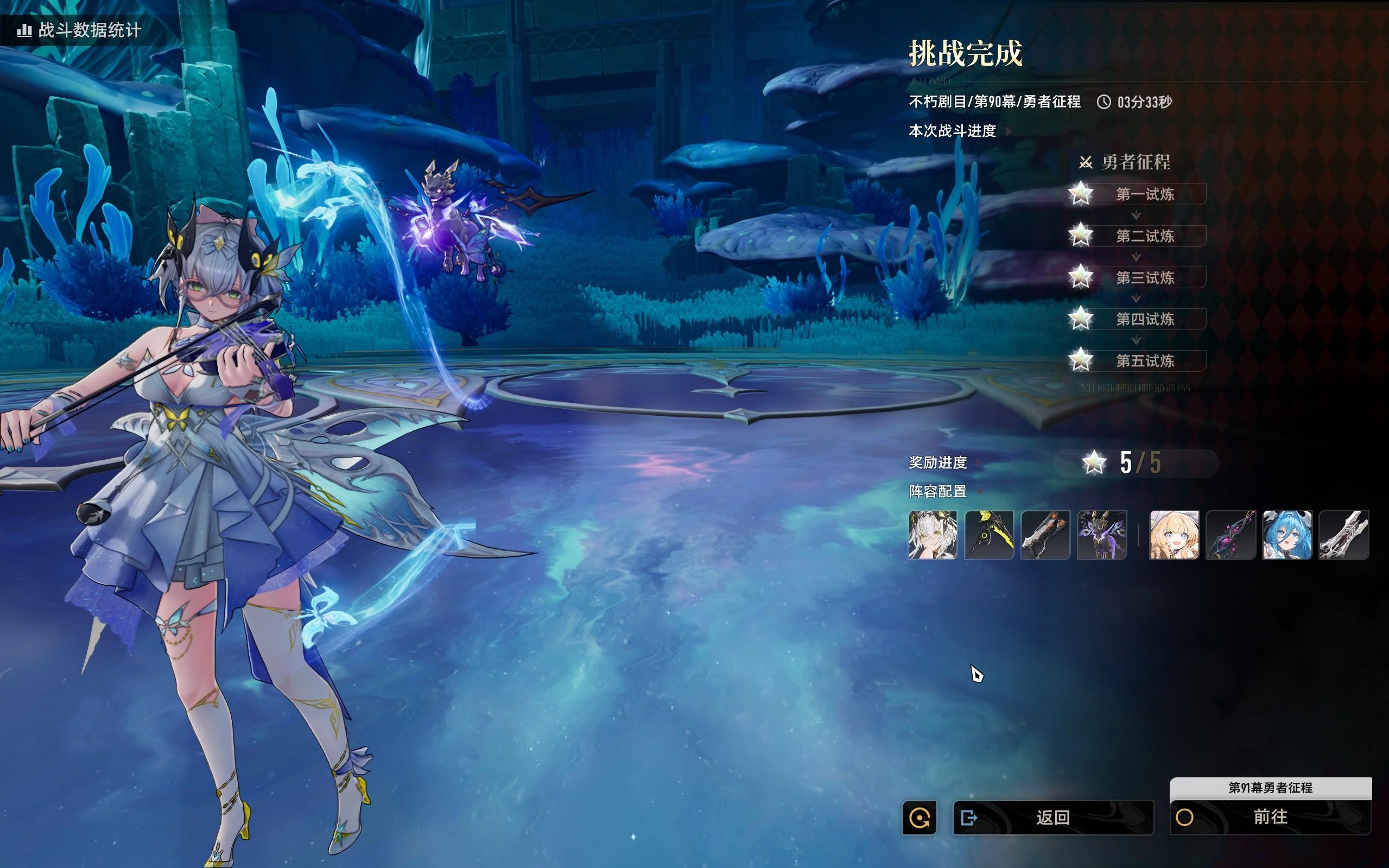Proceed with the 前往 button
The width and height of the screenshot is (1389, 868).
tap(1270, 817)
